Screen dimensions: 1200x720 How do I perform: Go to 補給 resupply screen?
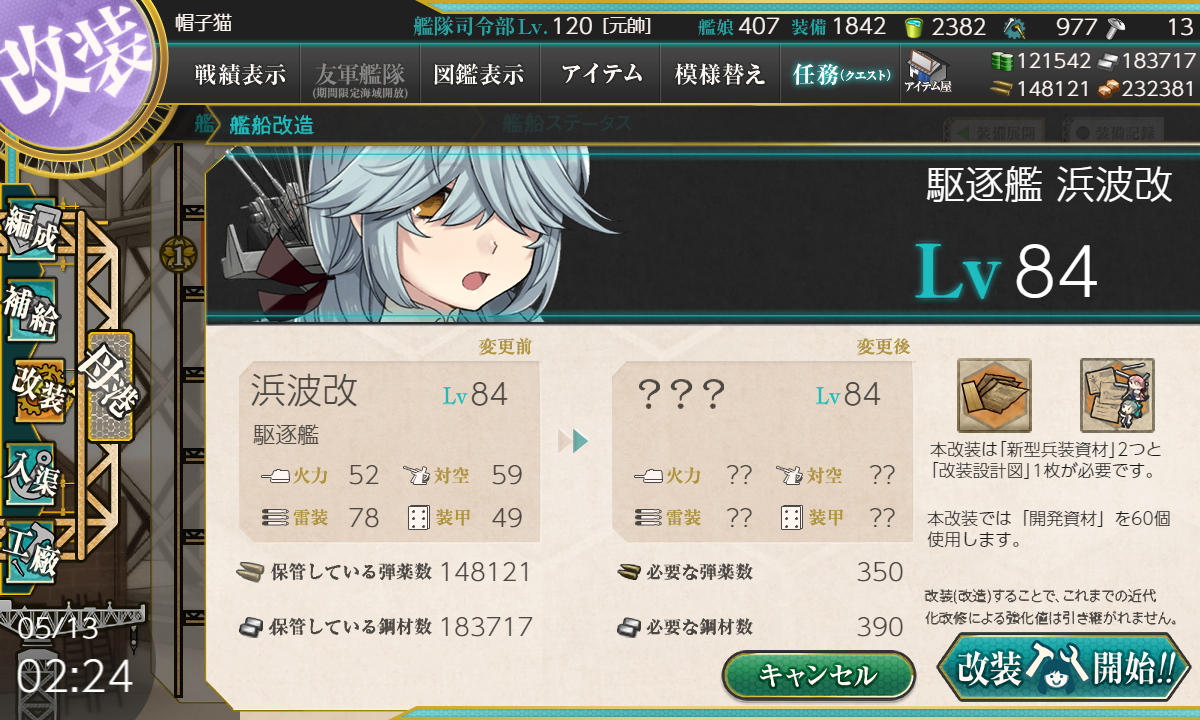click(30, 310)
